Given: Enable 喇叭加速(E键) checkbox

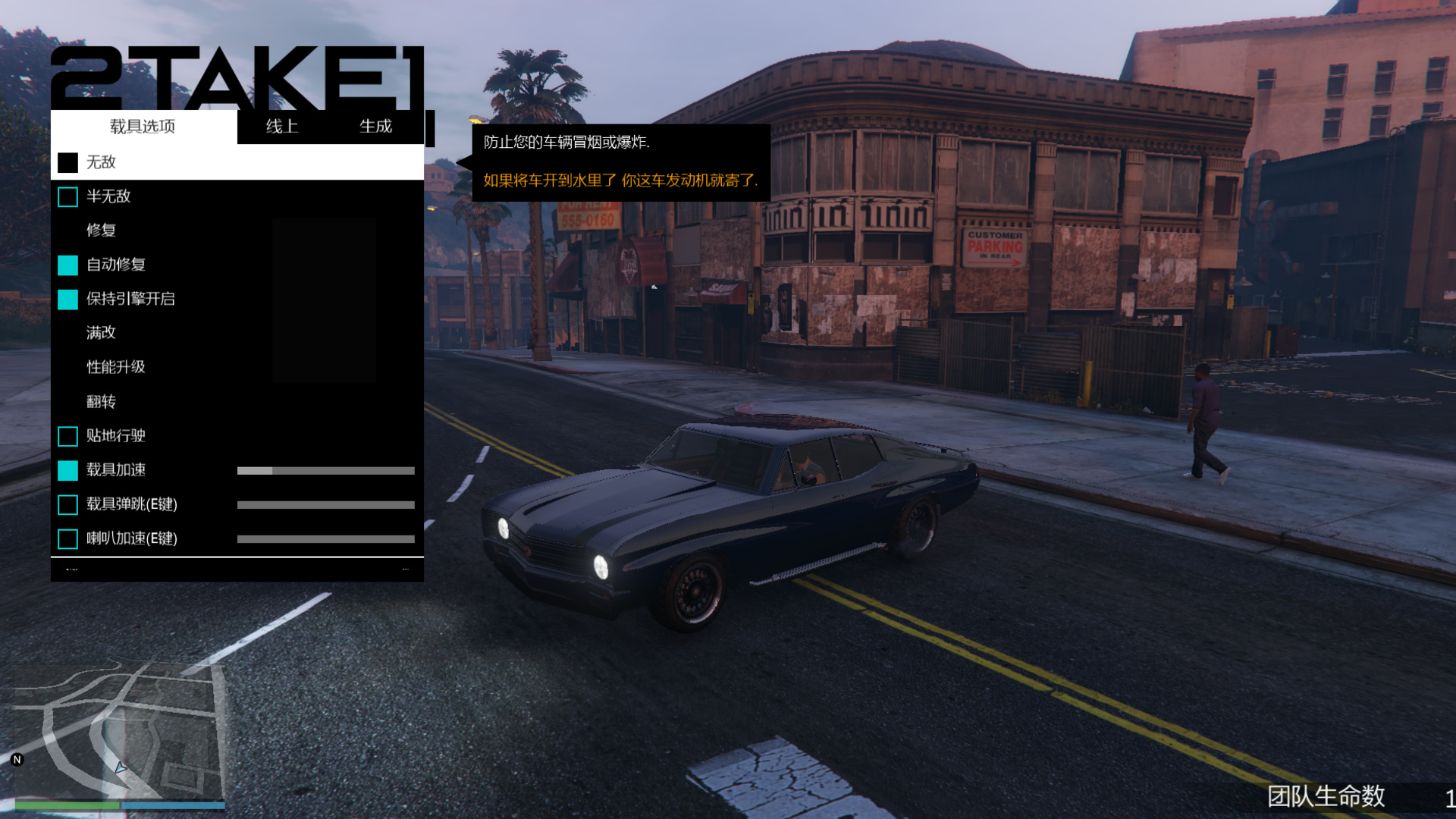Looking at the screenshot, I should coord(67,538).
